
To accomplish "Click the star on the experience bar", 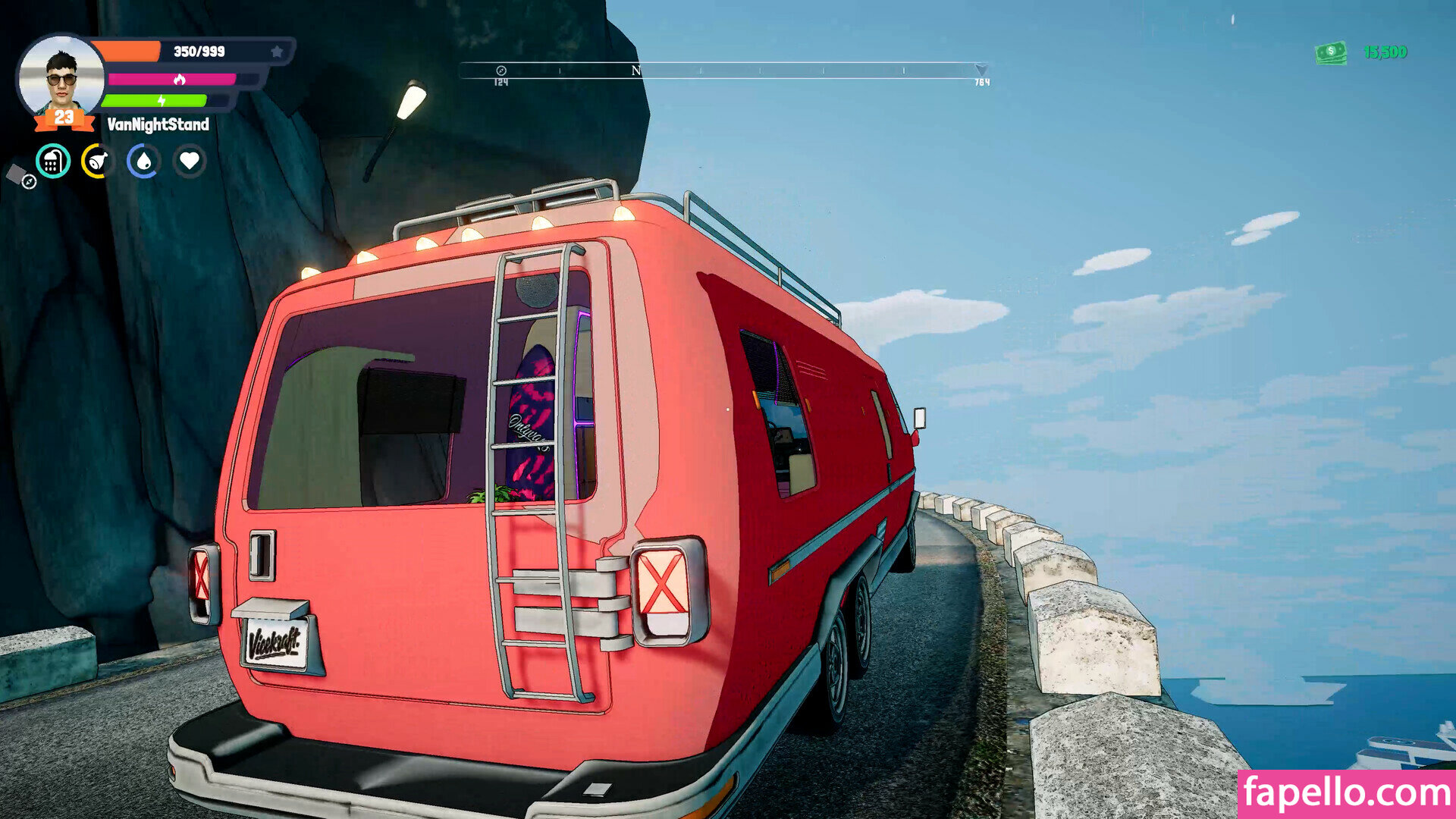I will (277, 52).
